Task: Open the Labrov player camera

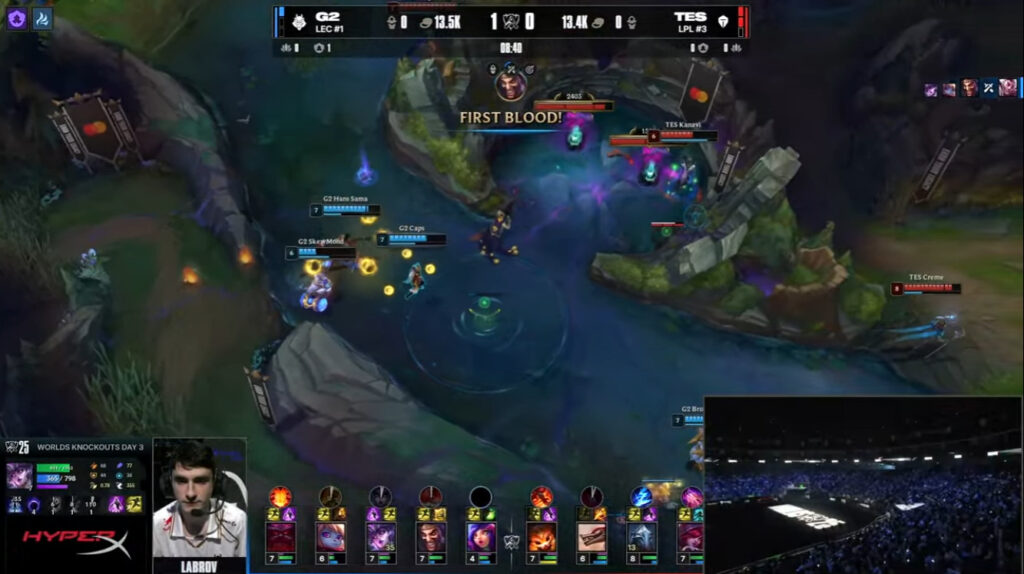Action: 199,502
